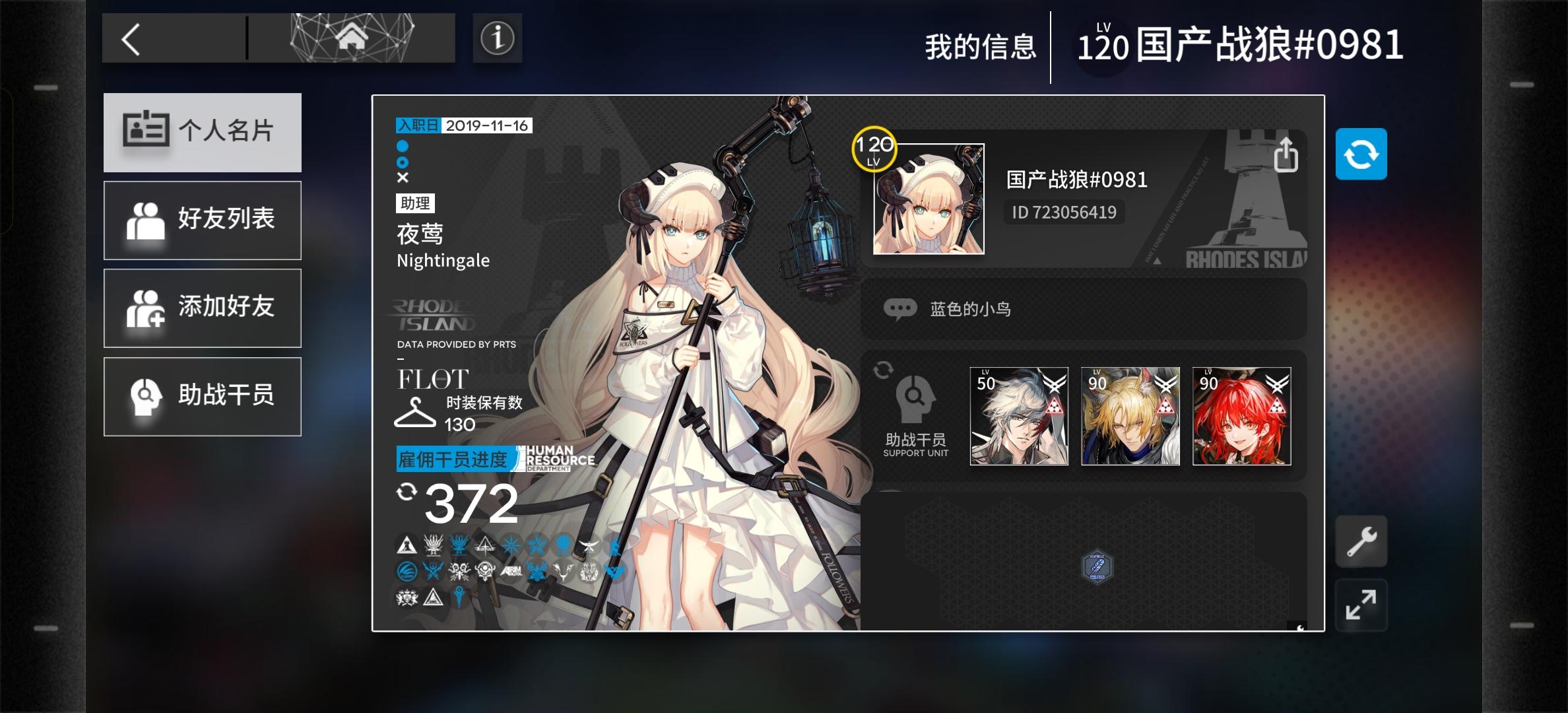Image resolution: width=1568 pixels, height=713 pixels.
Task: Tap the back arrow icon
Action: 132,38
